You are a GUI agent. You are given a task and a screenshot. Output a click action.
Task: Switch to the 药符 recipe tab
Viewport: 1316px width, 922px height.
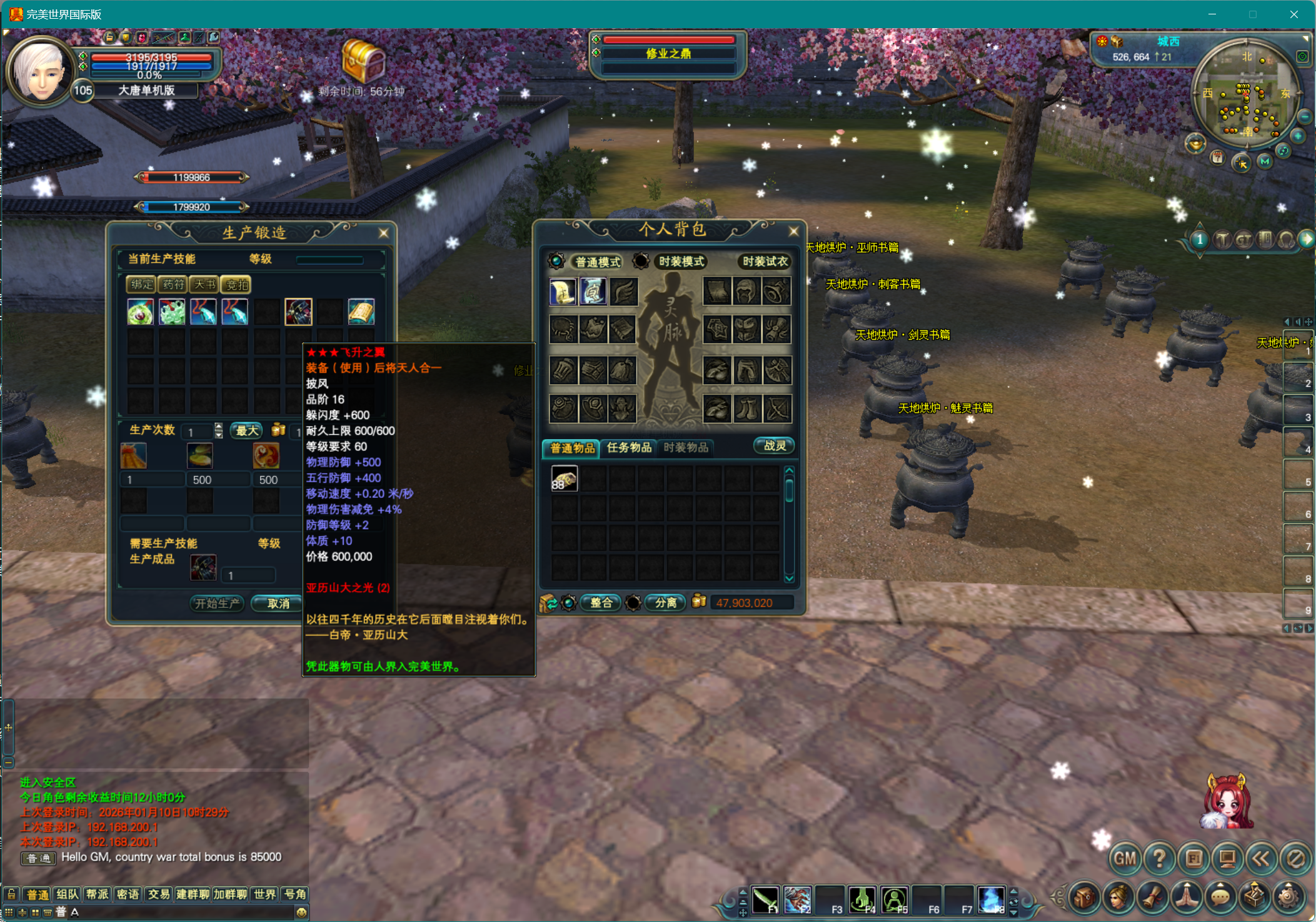click(x=173, y=285)
